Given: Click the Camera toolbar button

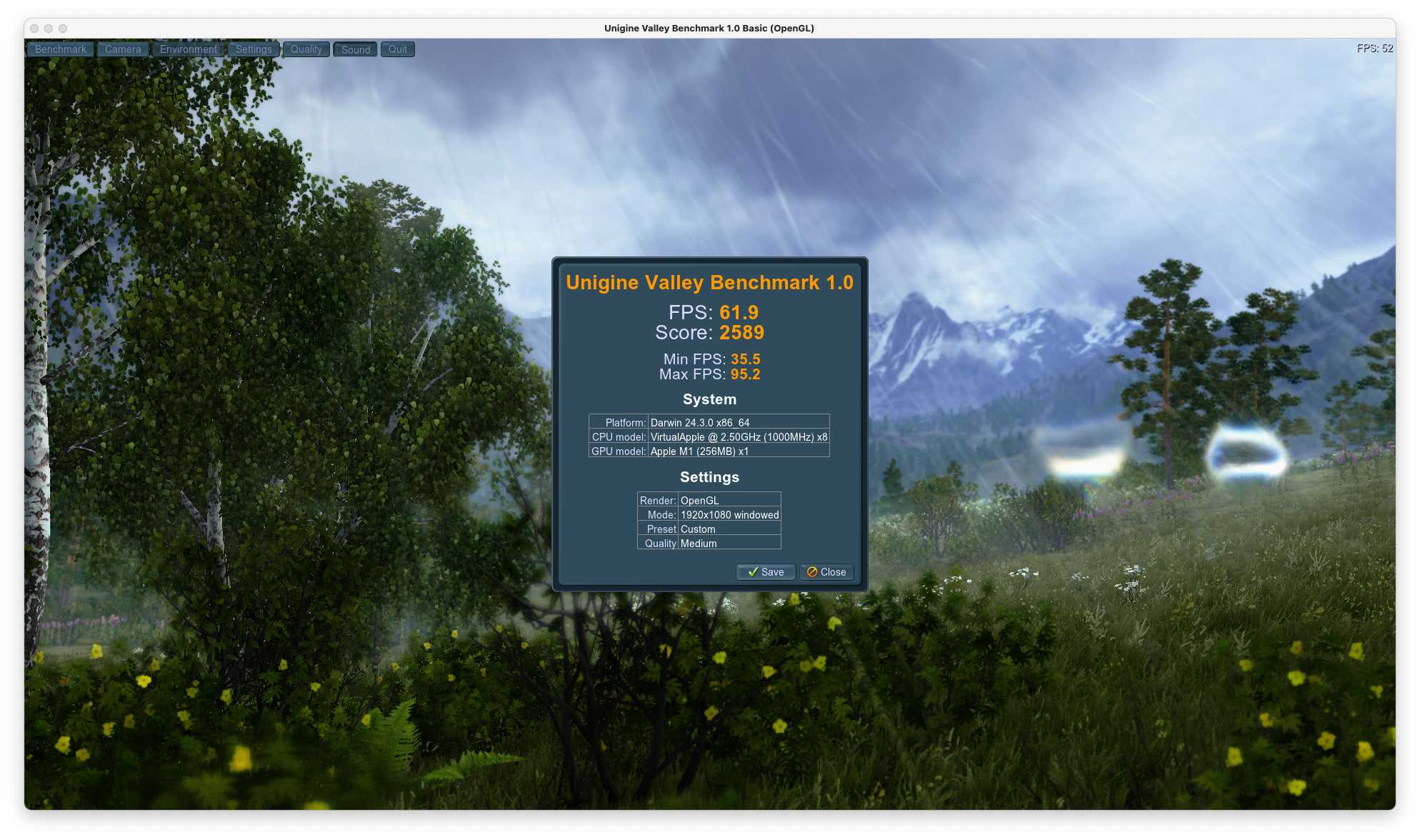Looking at the screenshot, I should [x=123, y=49].
